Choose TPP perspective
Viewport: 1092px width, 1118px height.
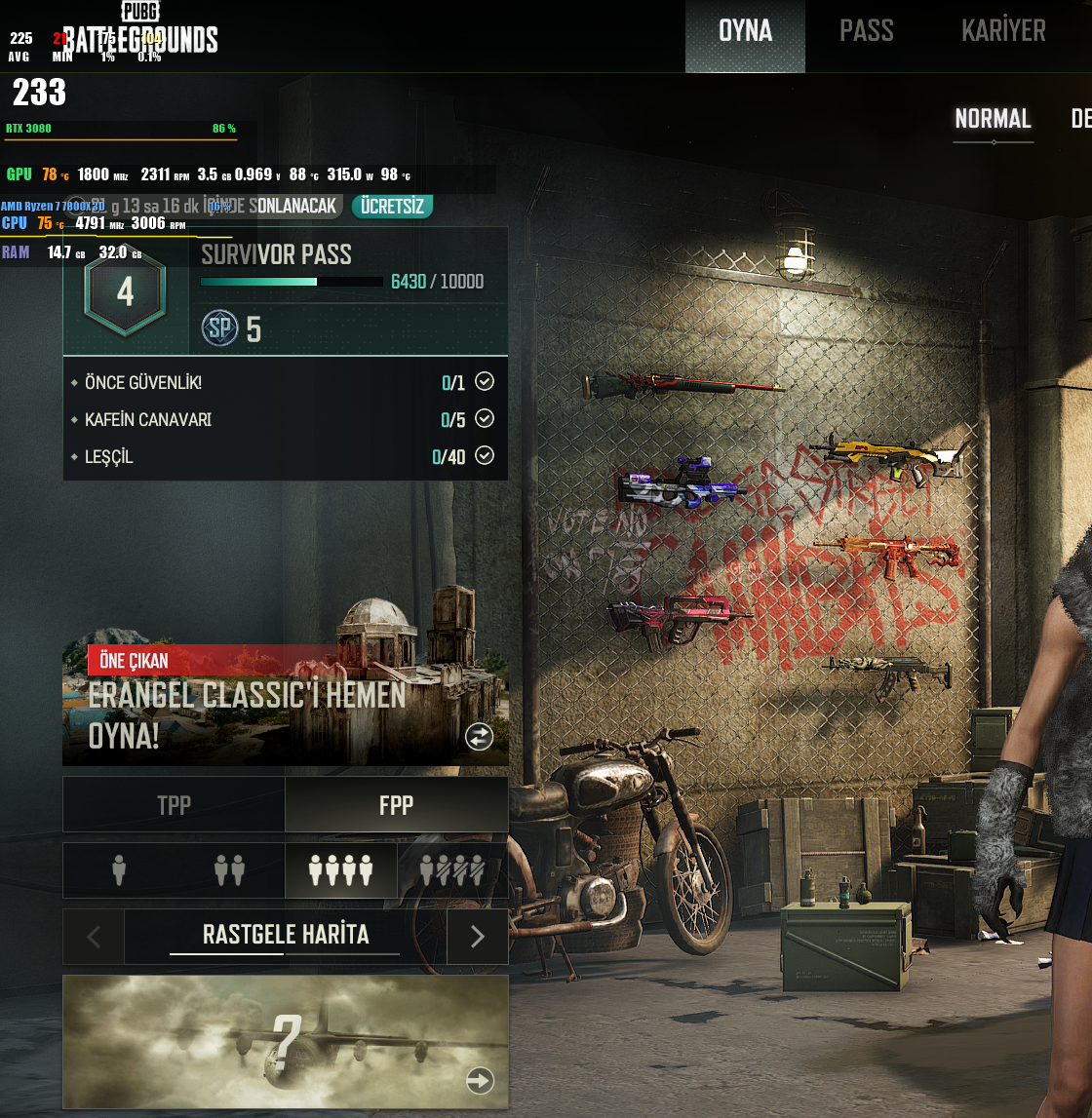click(x=174, y=805)
